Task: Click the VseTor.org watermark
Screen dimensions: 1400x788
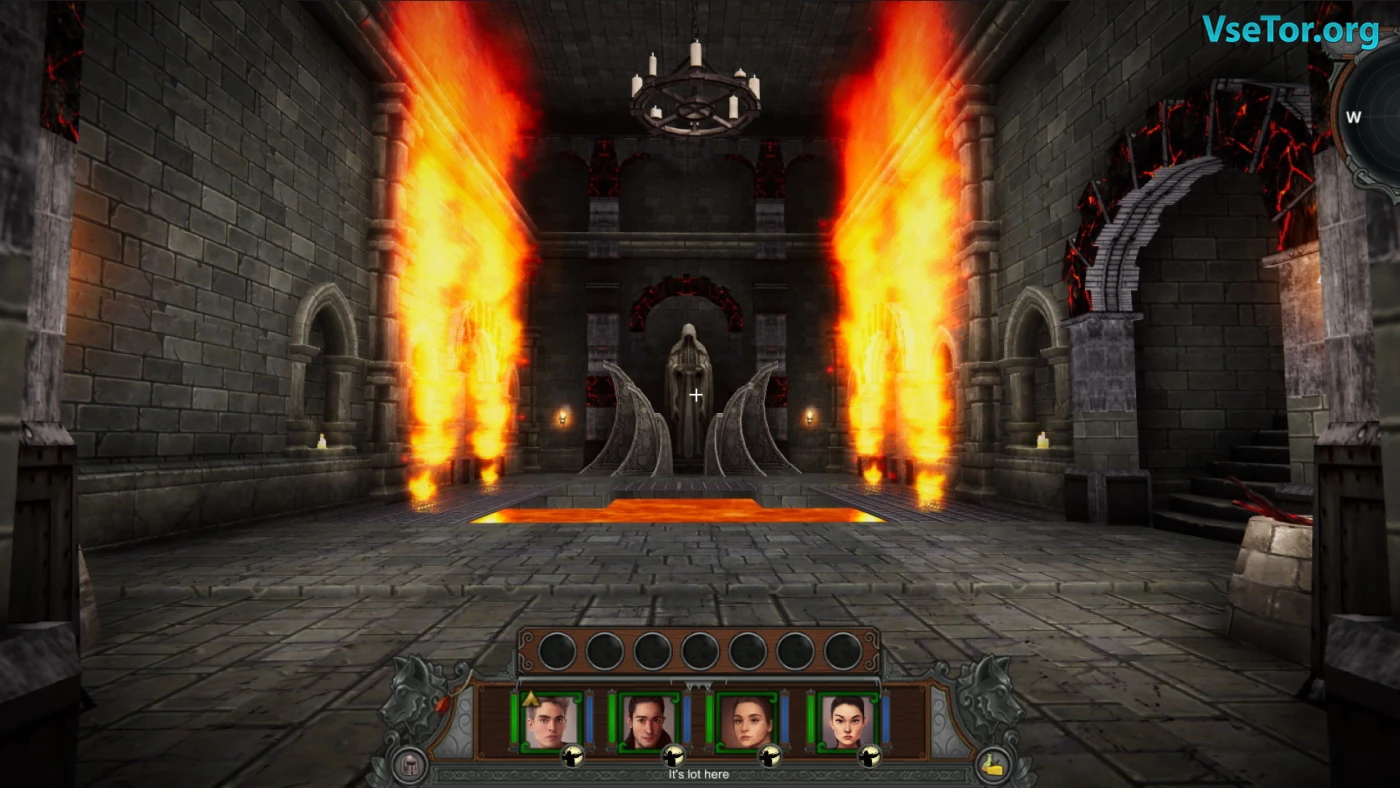Action: click(x=1290, y=30)
